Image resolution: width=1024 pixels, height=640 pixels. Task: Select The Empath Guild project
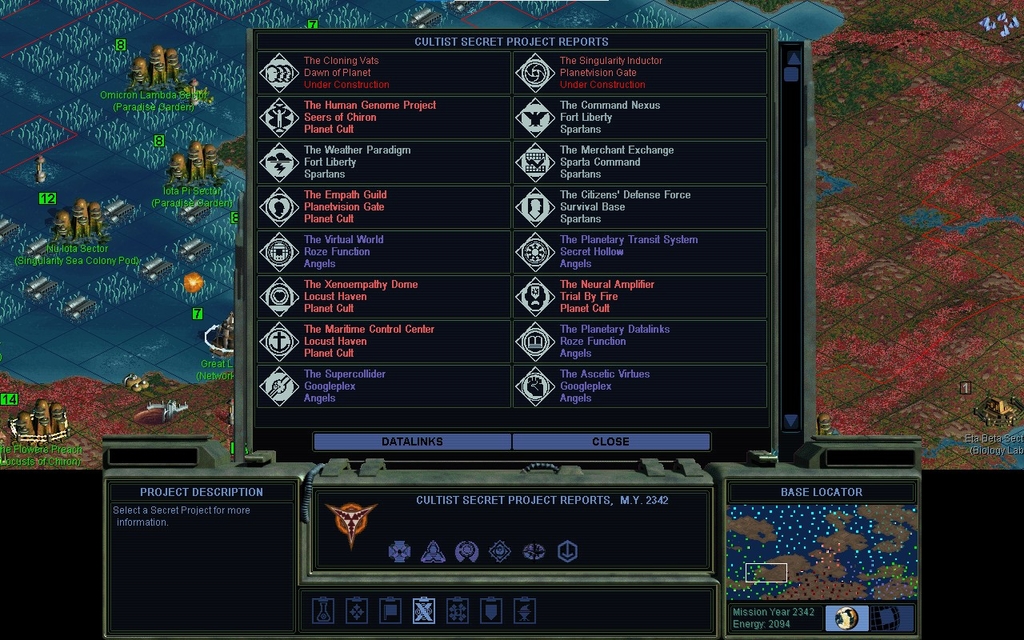[x=384, y=207]
